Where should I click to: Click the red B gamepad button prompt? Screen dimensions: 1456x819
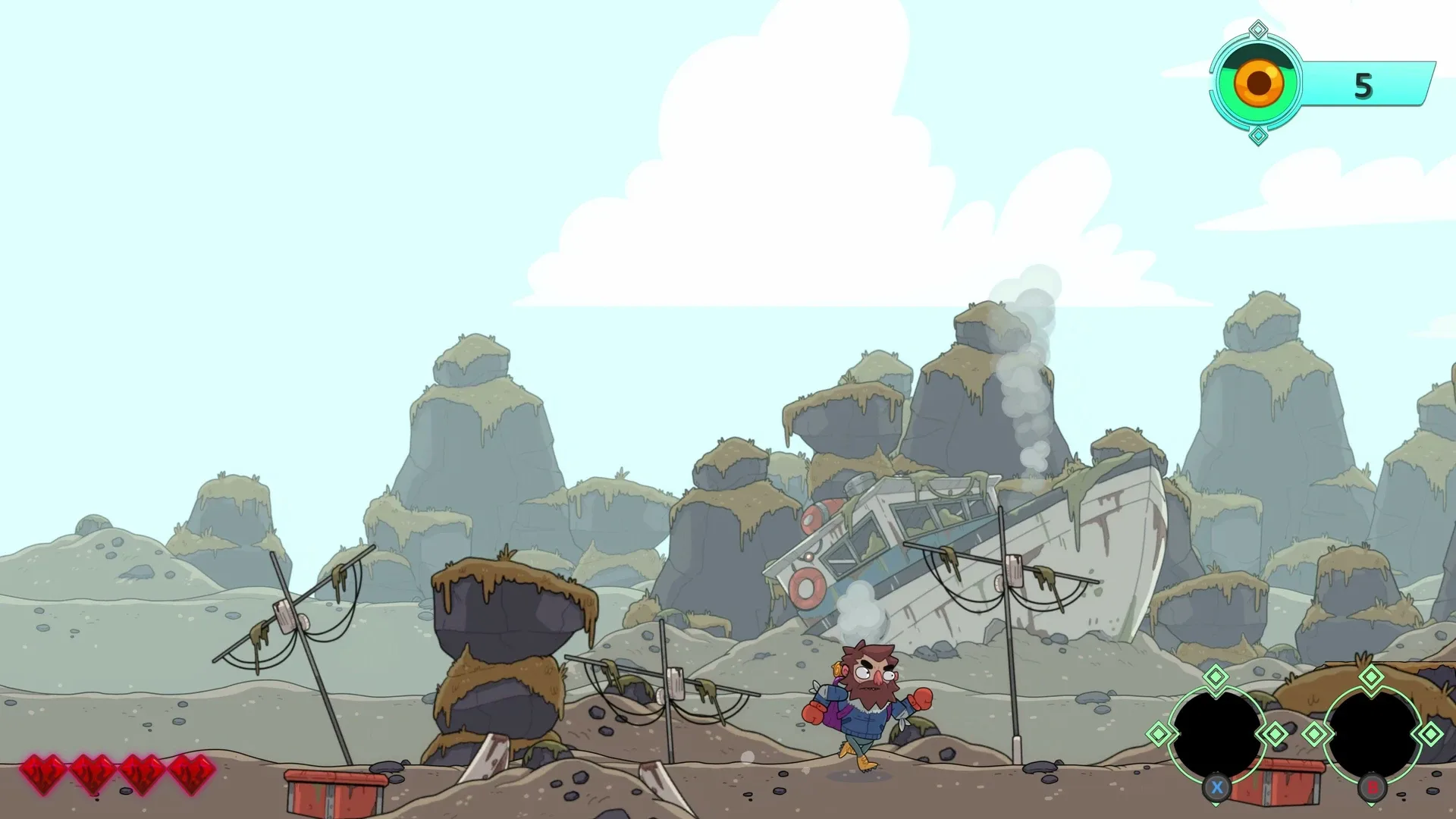pyautogui.click(x=1371, y=786)
